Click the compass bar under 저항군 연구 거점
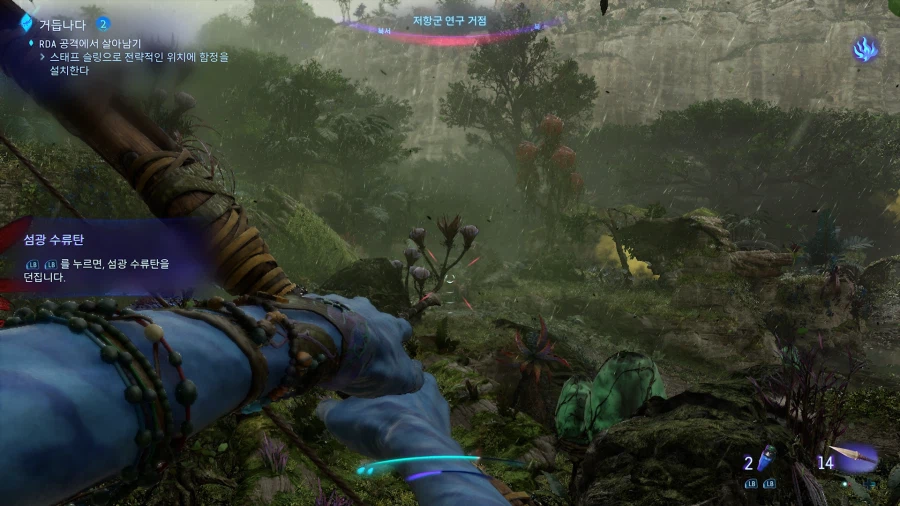 point(450,33)
